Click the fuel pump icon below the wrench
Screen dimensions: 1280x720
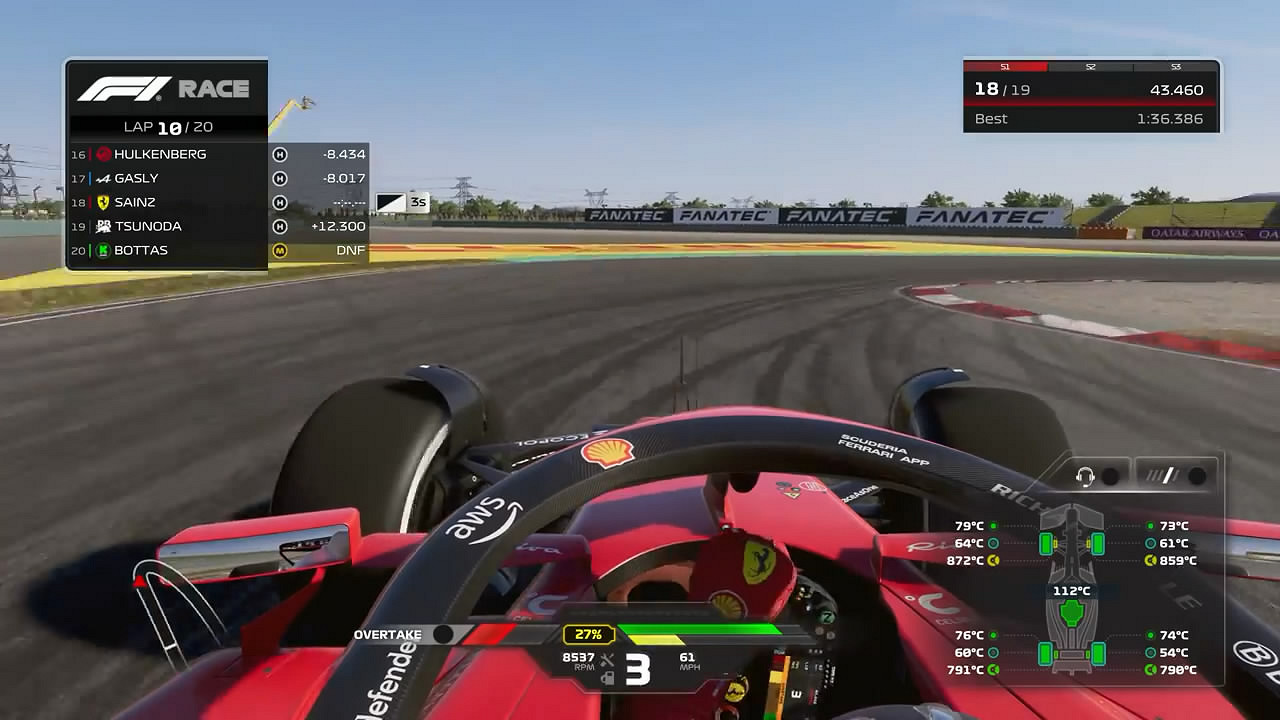pyautogui.click(x=608, y=679)
